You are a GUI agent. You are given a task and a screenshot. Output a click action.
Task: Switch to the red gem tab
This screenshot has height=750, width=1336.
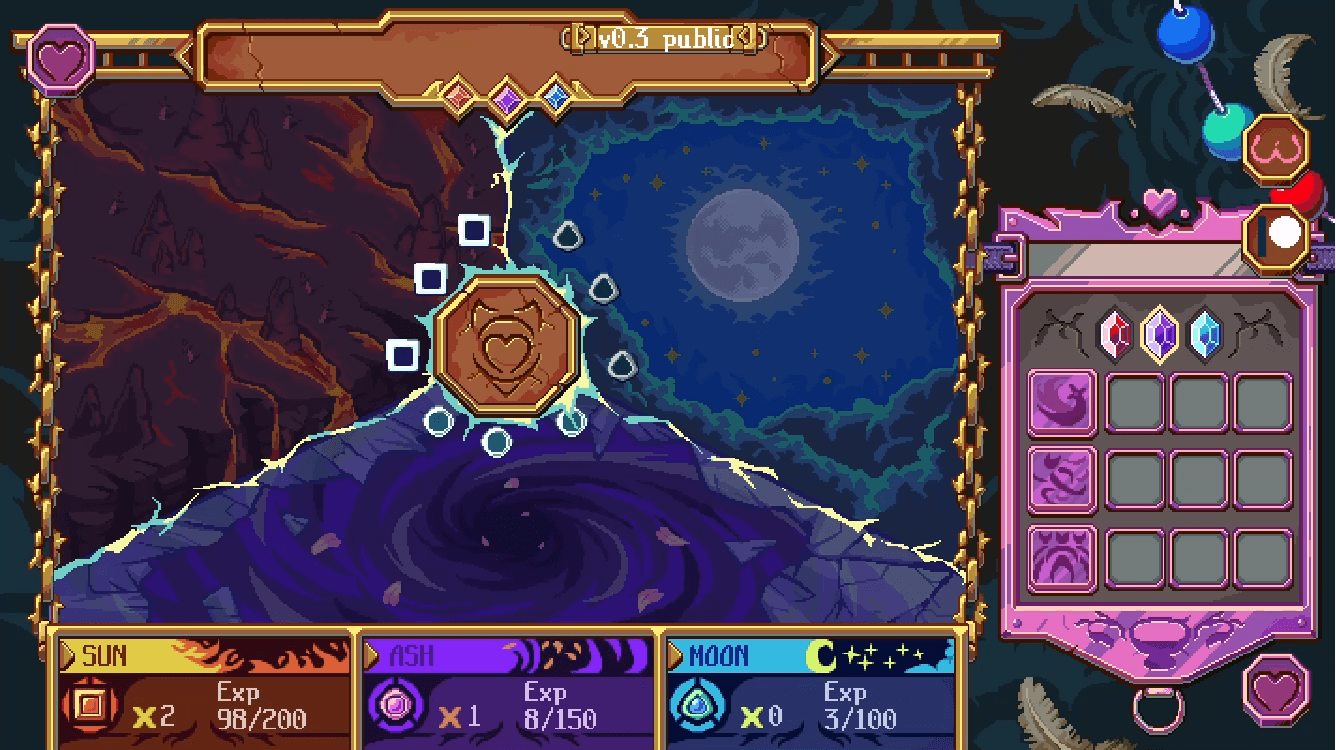[1117, 333]
